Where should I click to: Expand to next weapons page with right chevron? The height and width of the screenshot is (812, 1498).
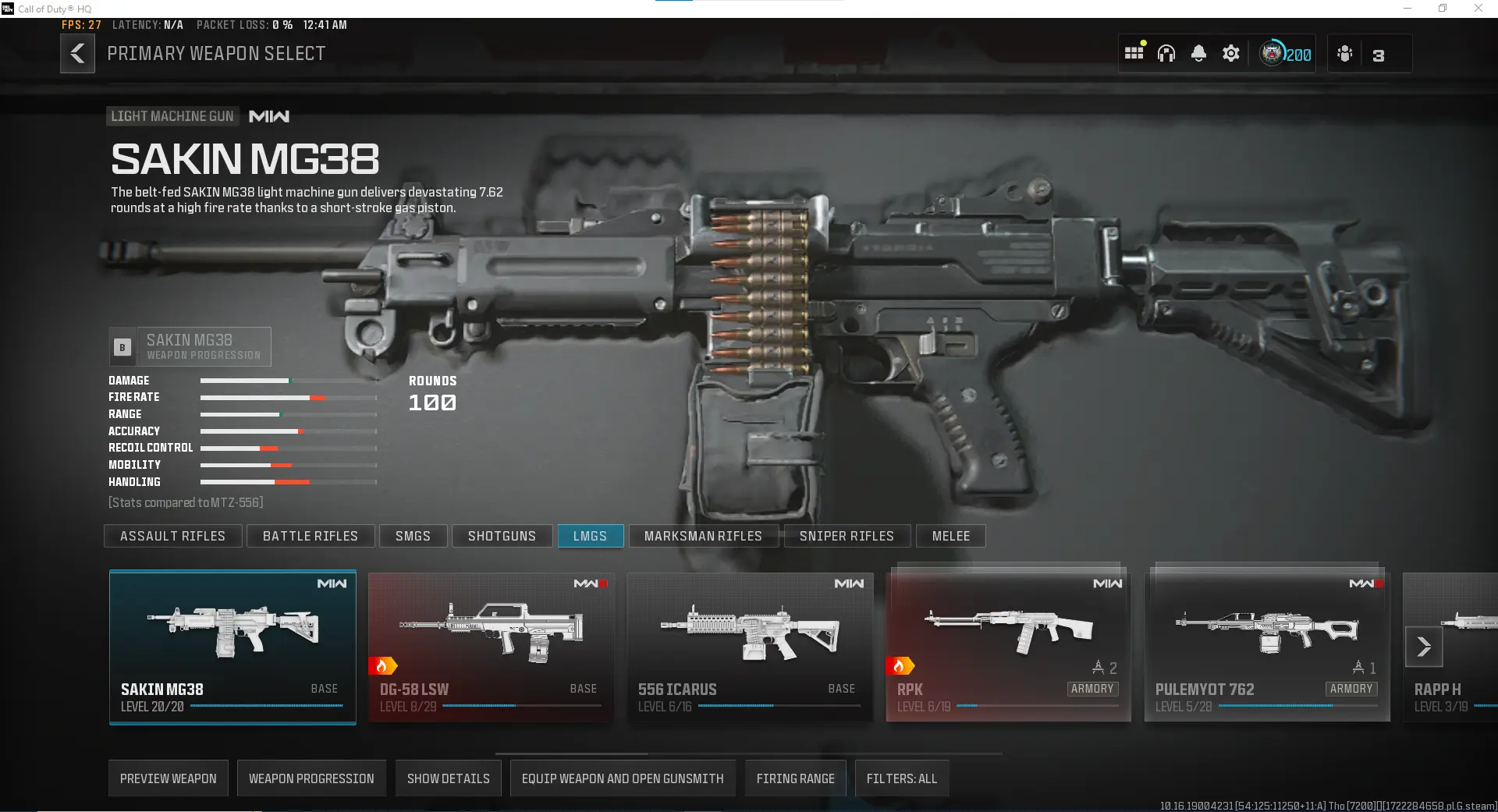point(1425,647)
